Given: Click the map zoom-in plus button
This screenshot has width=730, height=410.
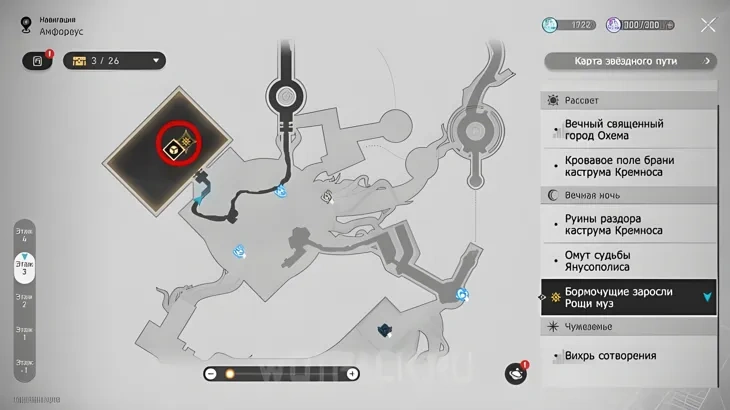Looking at the screenshot, I should 352,374.
